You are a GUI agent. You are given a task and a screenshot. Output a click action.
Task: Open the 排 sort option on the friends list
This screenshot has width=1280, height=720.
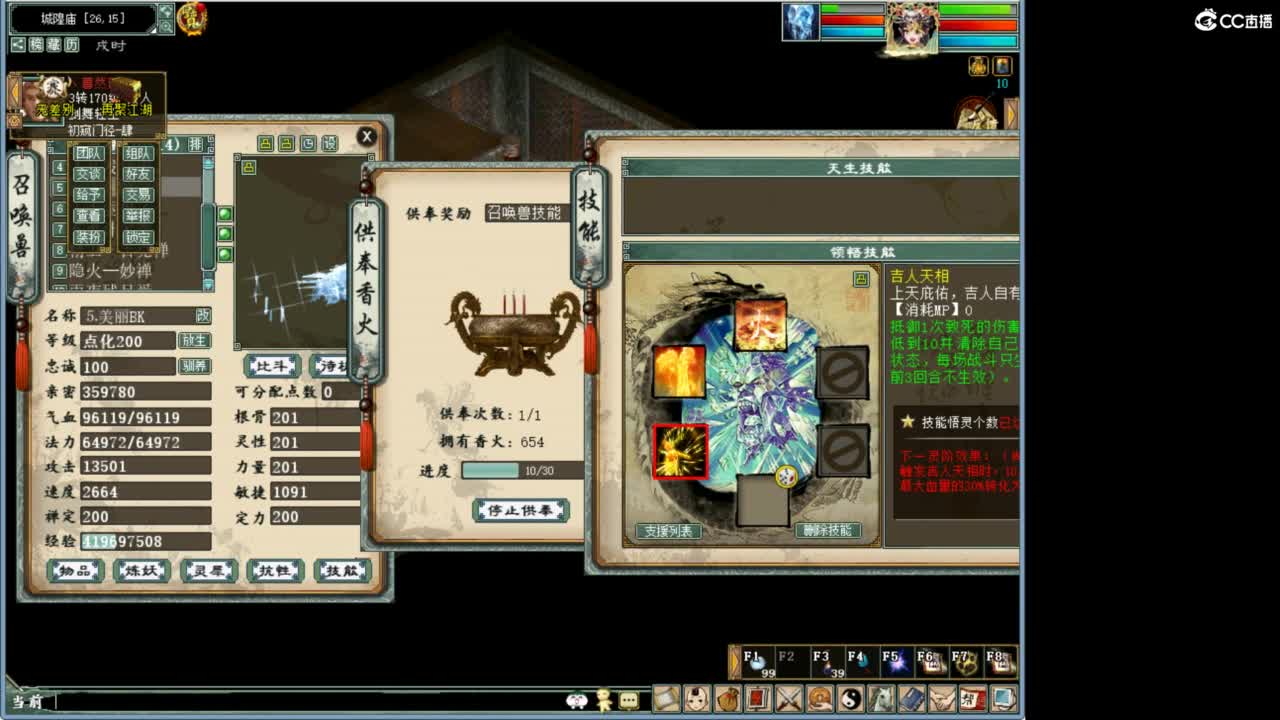point(197,143)
